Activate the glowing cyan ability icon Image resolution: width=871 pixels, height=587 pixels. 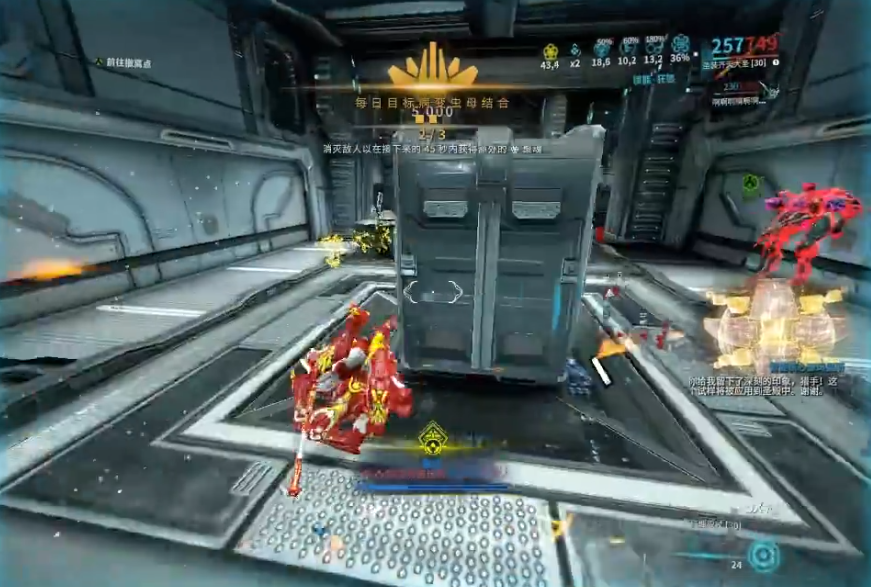point(763,551)
